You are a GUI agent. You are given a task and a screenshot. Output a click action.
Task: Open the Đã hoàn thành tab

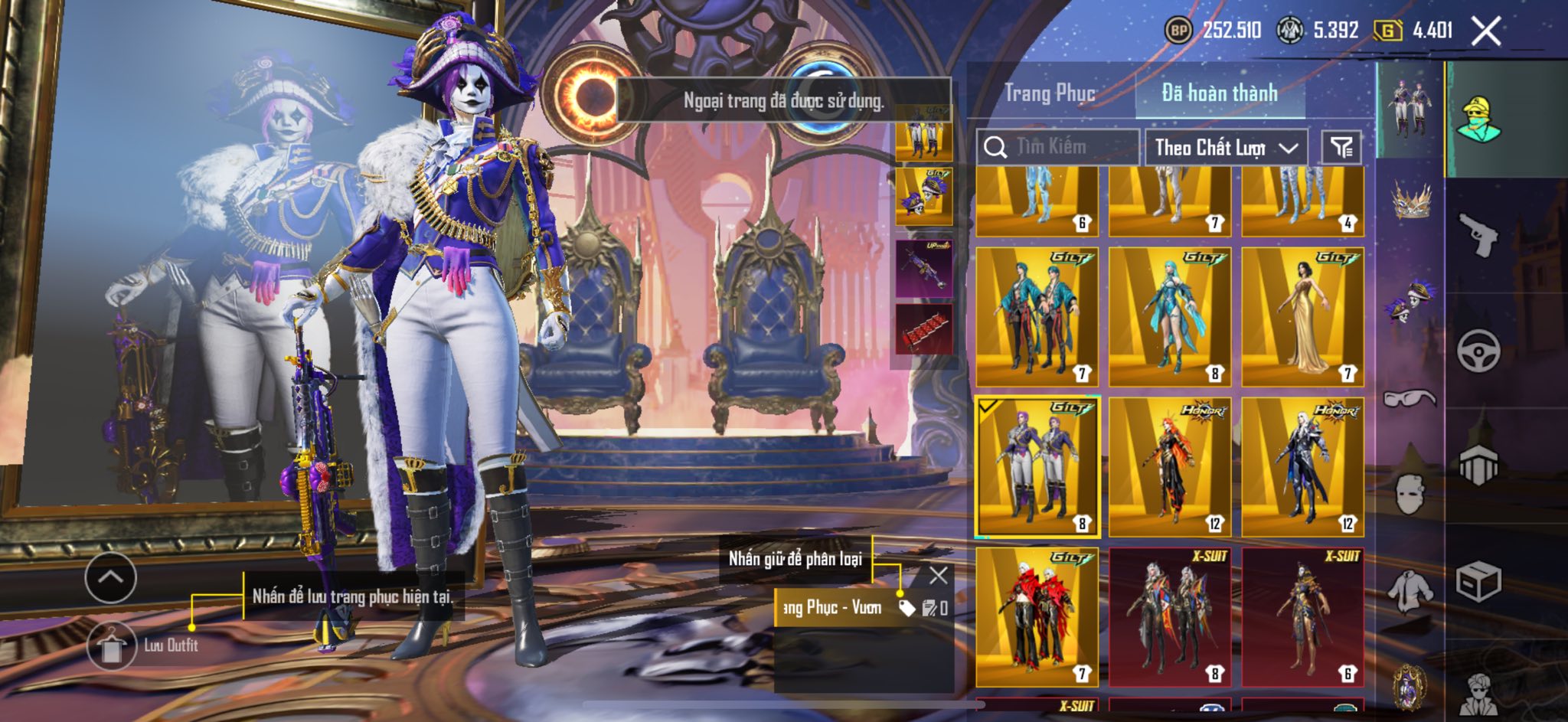point(1220,93)
